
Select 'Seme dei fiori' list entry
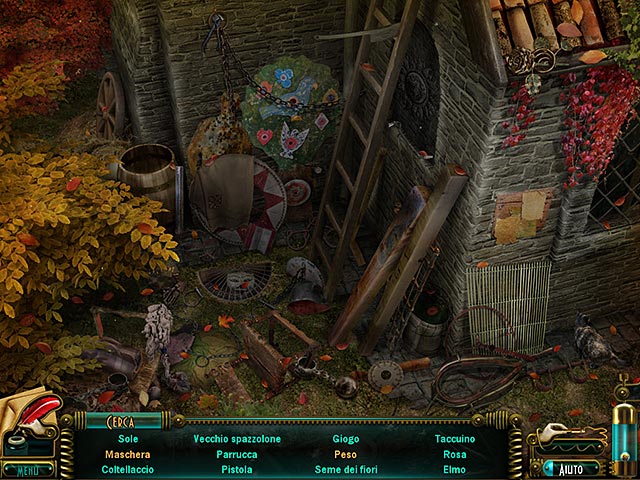point(345,468)
